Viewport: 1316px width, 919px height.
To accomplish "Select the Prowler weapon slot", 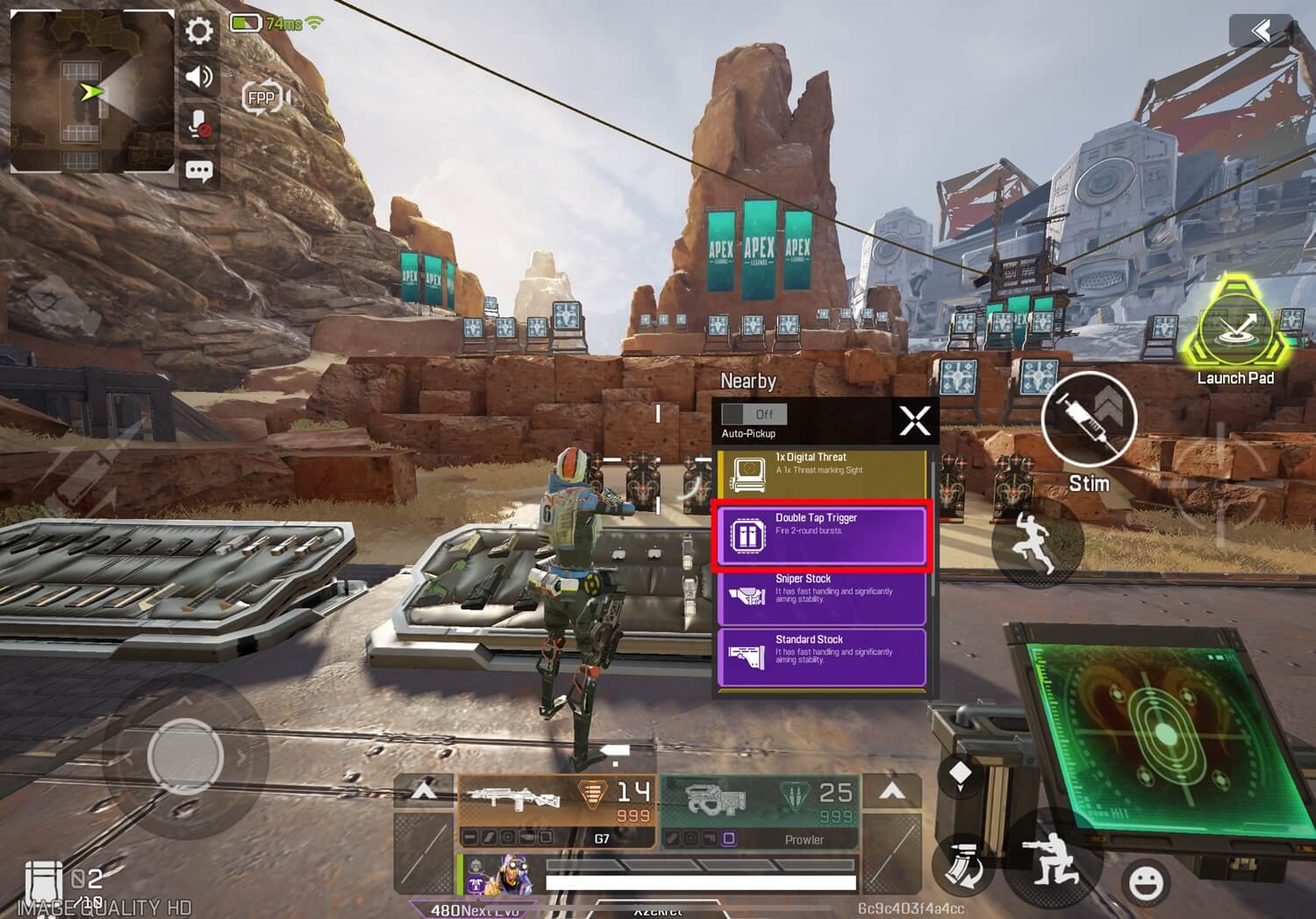I will coord(760,809).
